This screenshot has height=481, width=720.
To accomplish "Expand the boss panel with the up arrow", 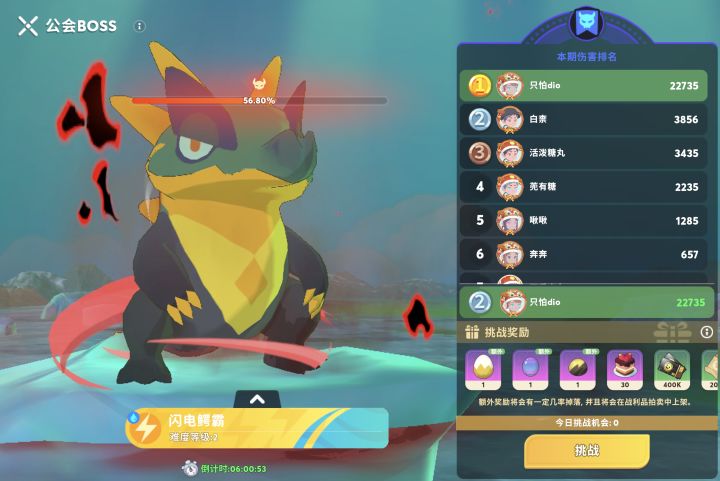I will [257, 399].
